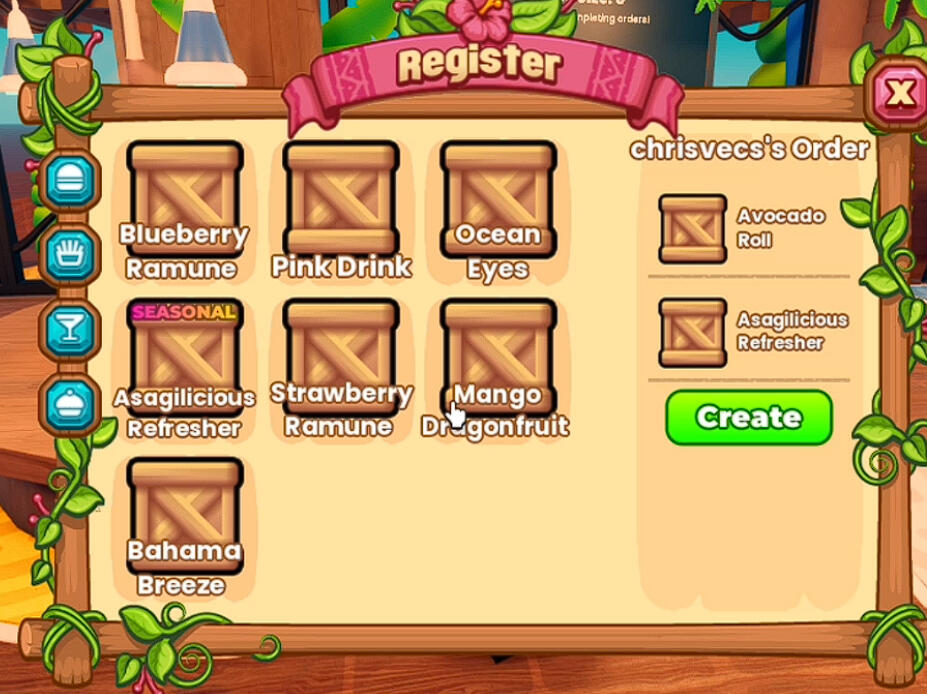
Task: Pick the Ocean Eyes drink
Action: pos(498,199)
